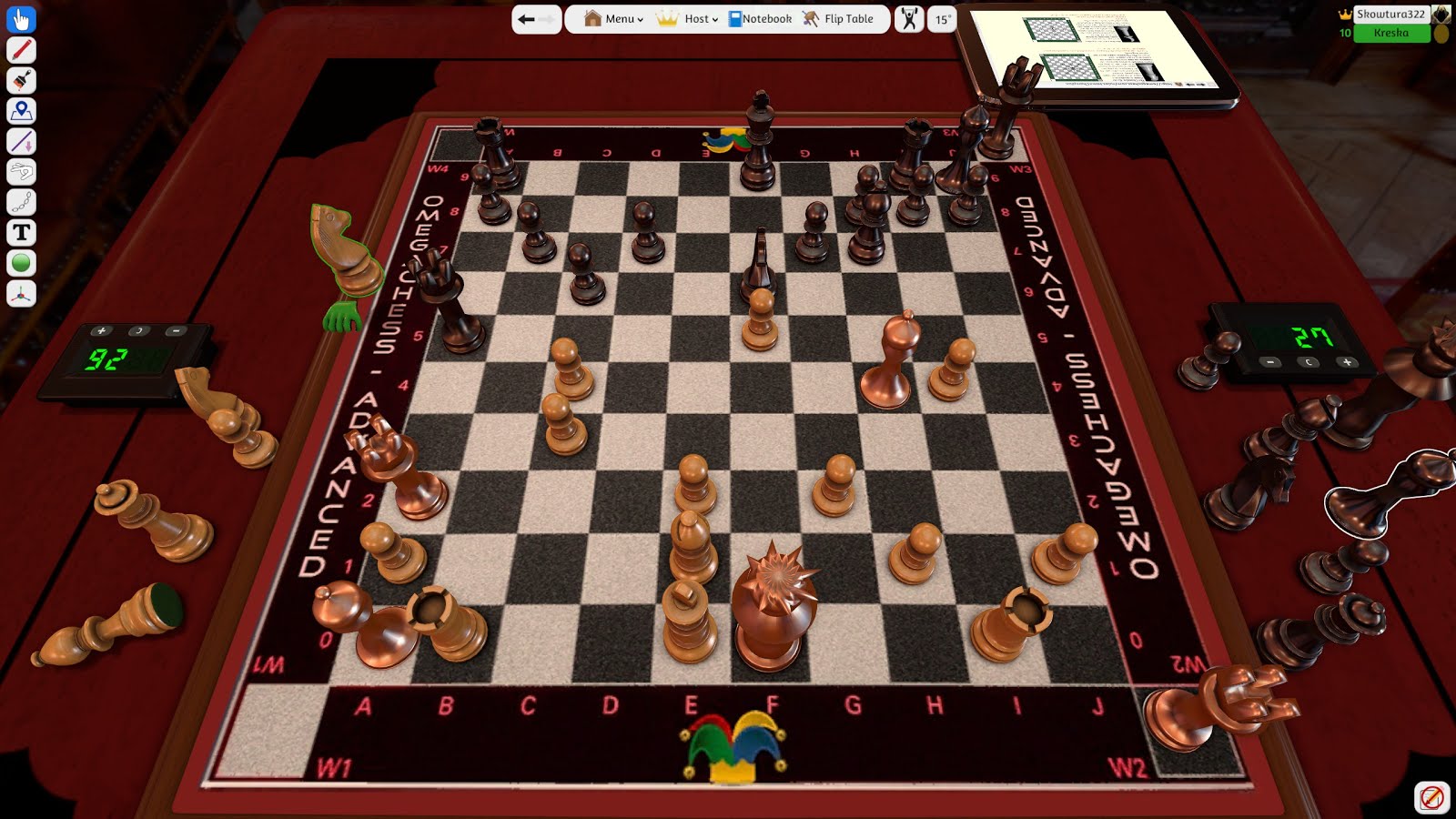Select the Text tool
1456x819 pixels.
20,233
